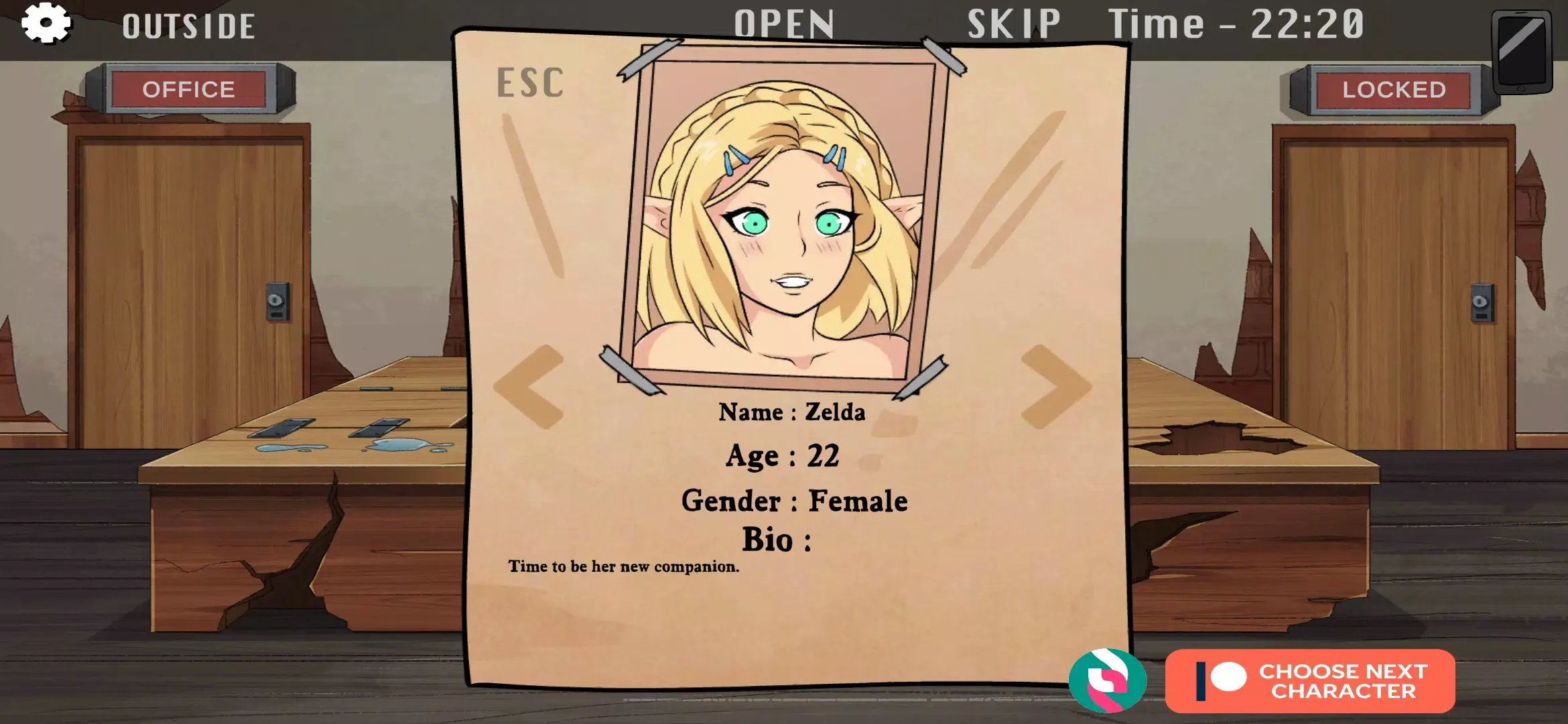Tap the Choose Next Character button

(x=1310, y=681)
